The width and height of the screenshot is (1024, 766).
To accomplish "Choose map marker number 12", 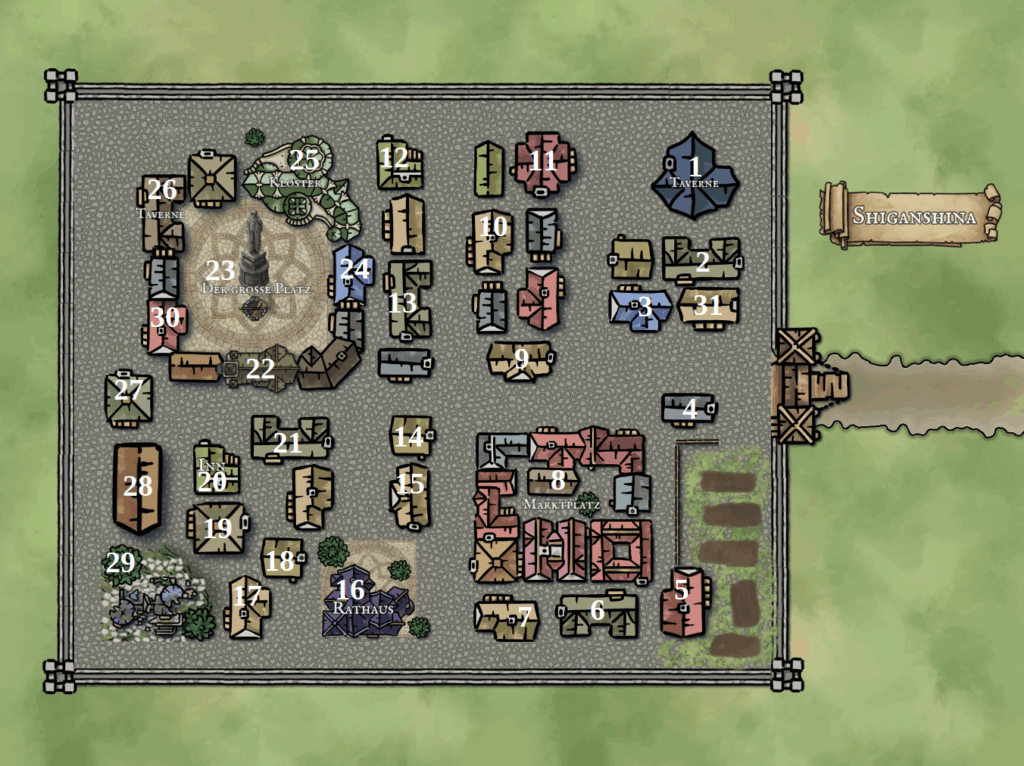I will tap(394, 158).
